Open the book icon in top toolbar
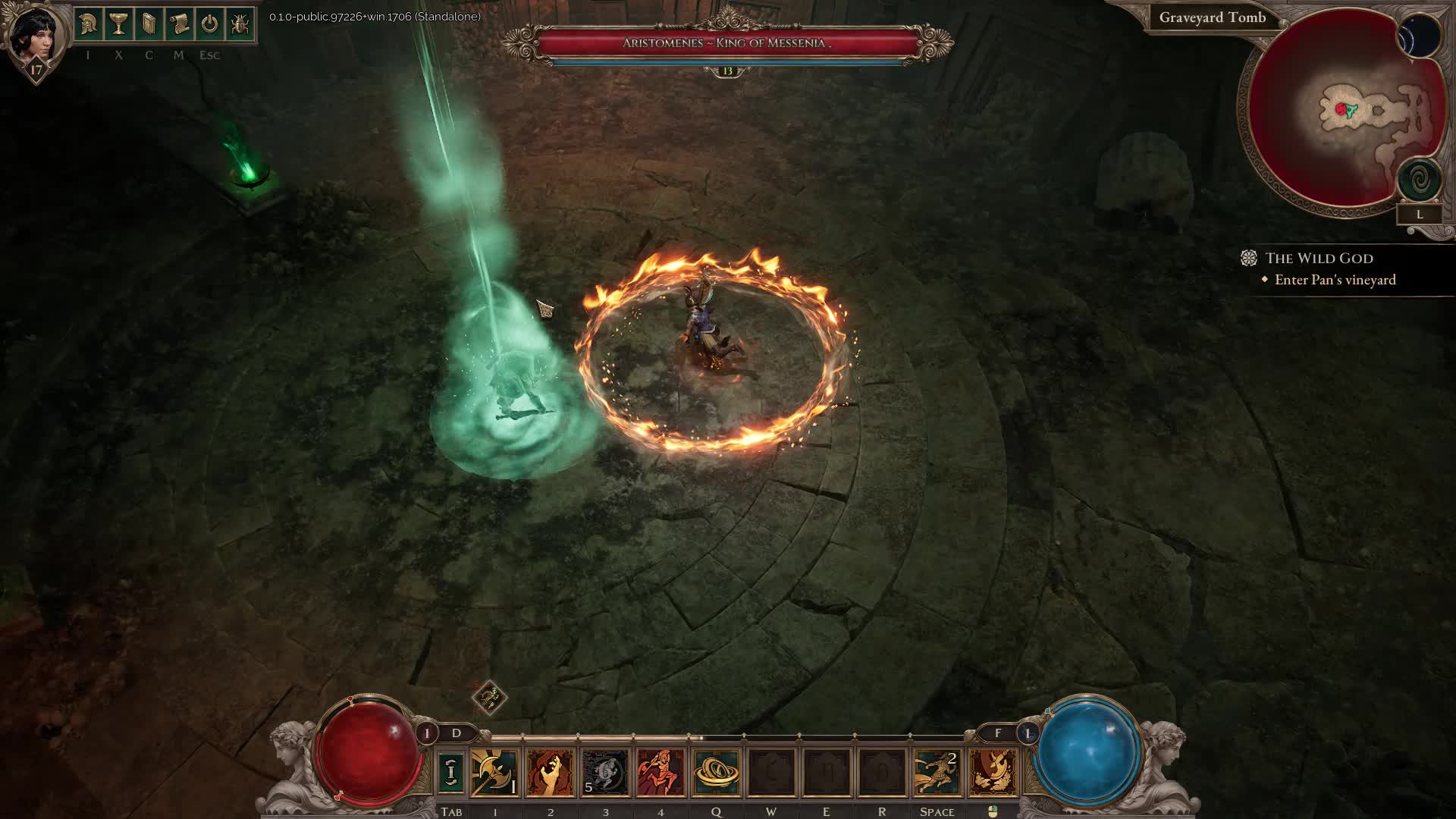 point(149,25)
